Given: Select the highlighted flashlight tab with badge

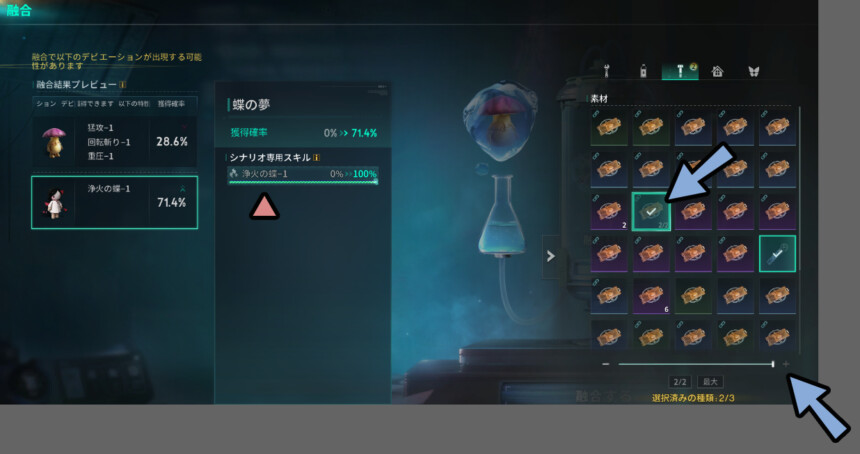Looking at the screenshot, I should (681, 71).
